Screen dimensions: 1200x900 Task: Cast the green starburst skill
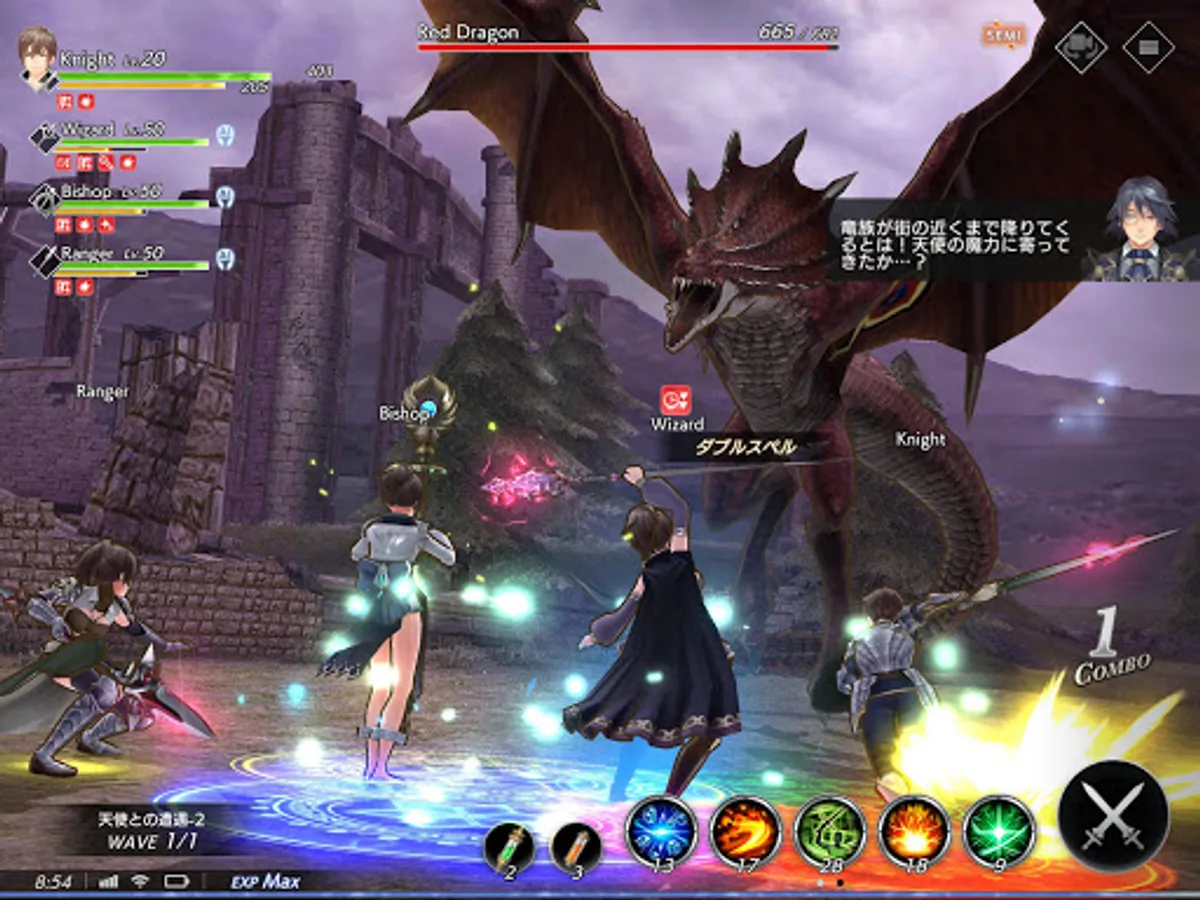998,832
